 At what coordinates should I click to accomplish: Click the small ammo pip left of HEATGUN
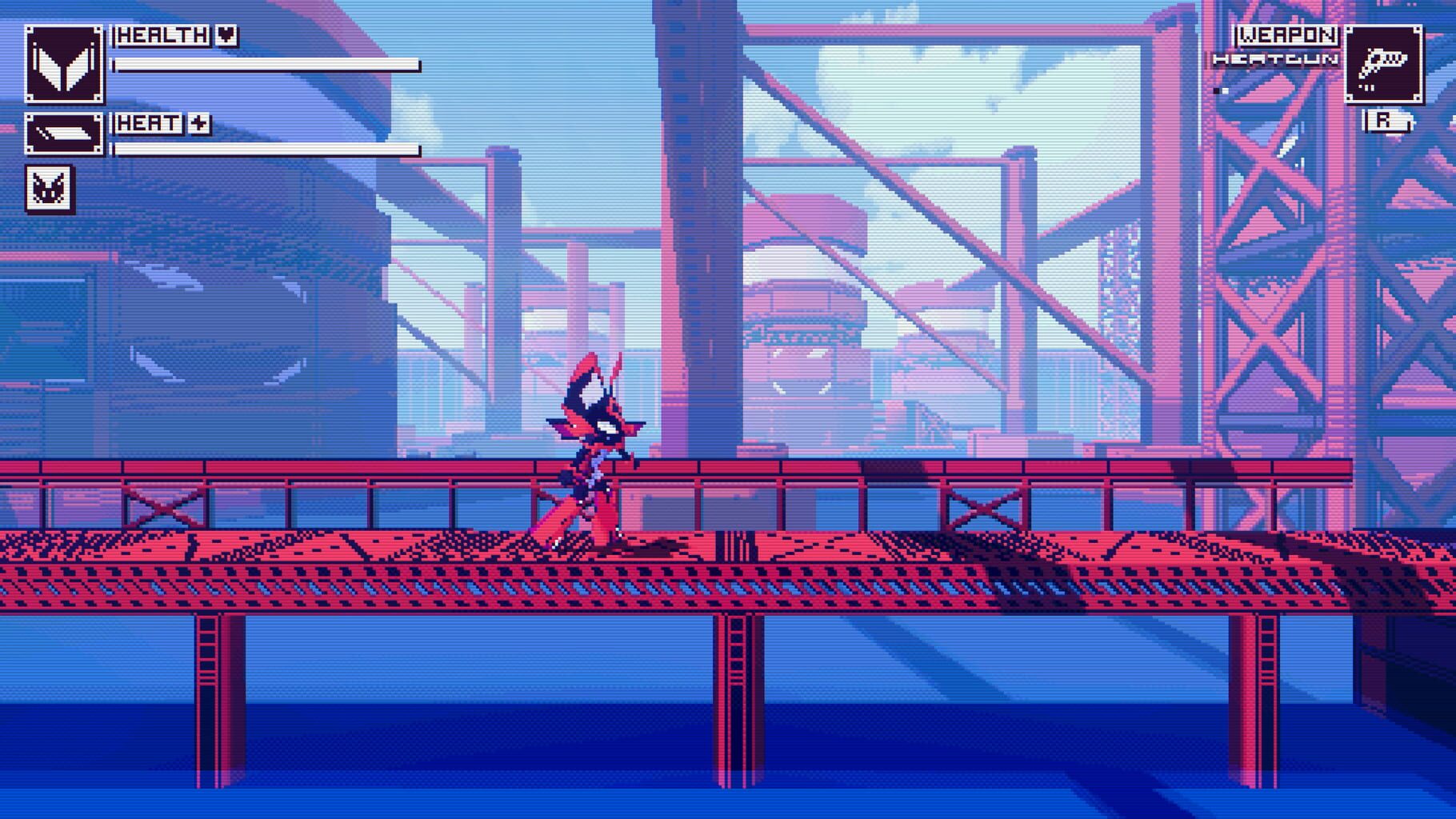point(1219,90)
